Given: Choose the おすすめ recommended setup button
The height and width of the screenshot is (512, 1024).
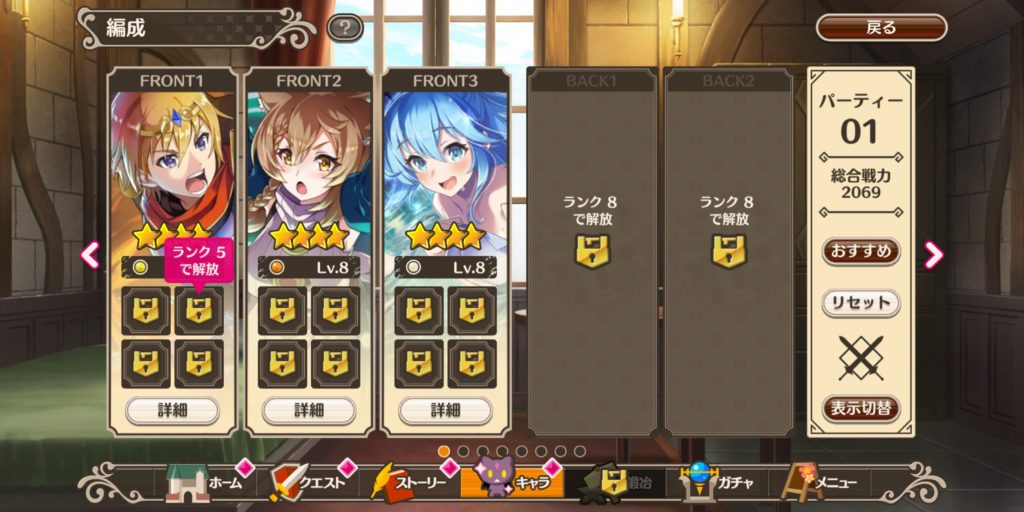Looking at the screenshot, I should point(861,250).
